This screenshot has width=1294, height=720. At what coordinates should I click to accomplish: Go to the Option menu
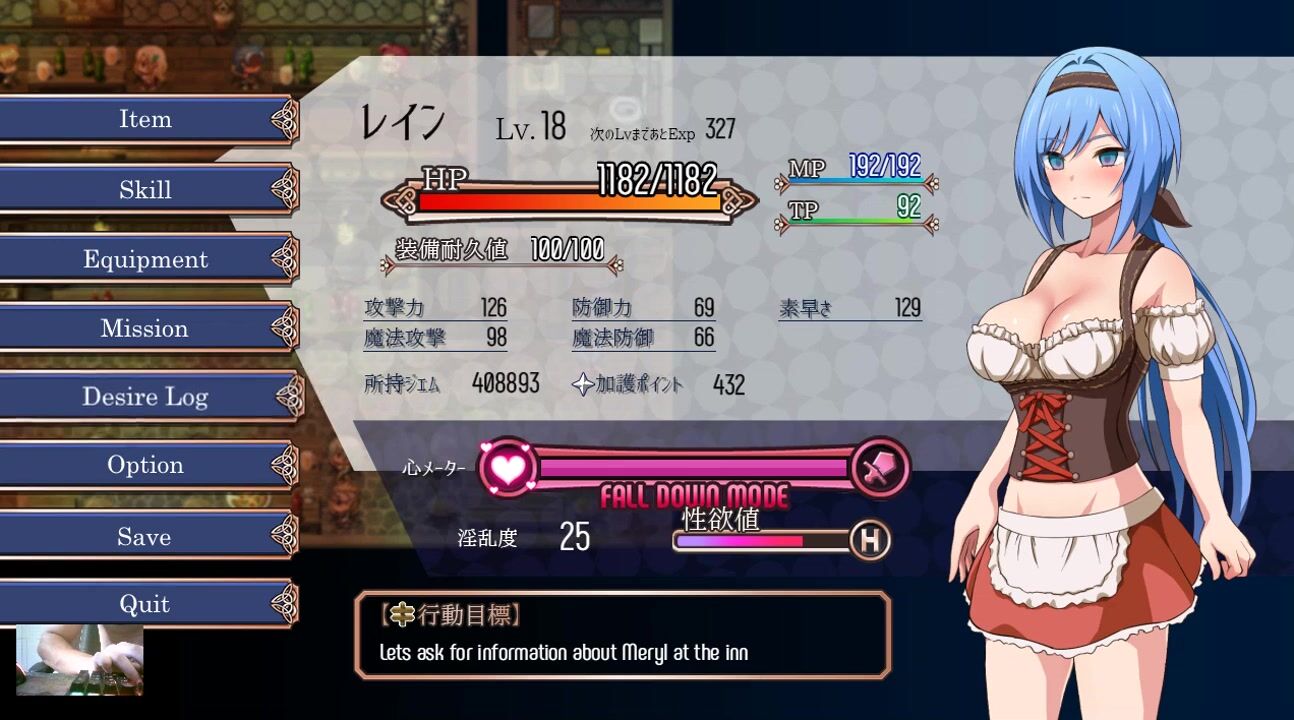click(x=146, y=466)
